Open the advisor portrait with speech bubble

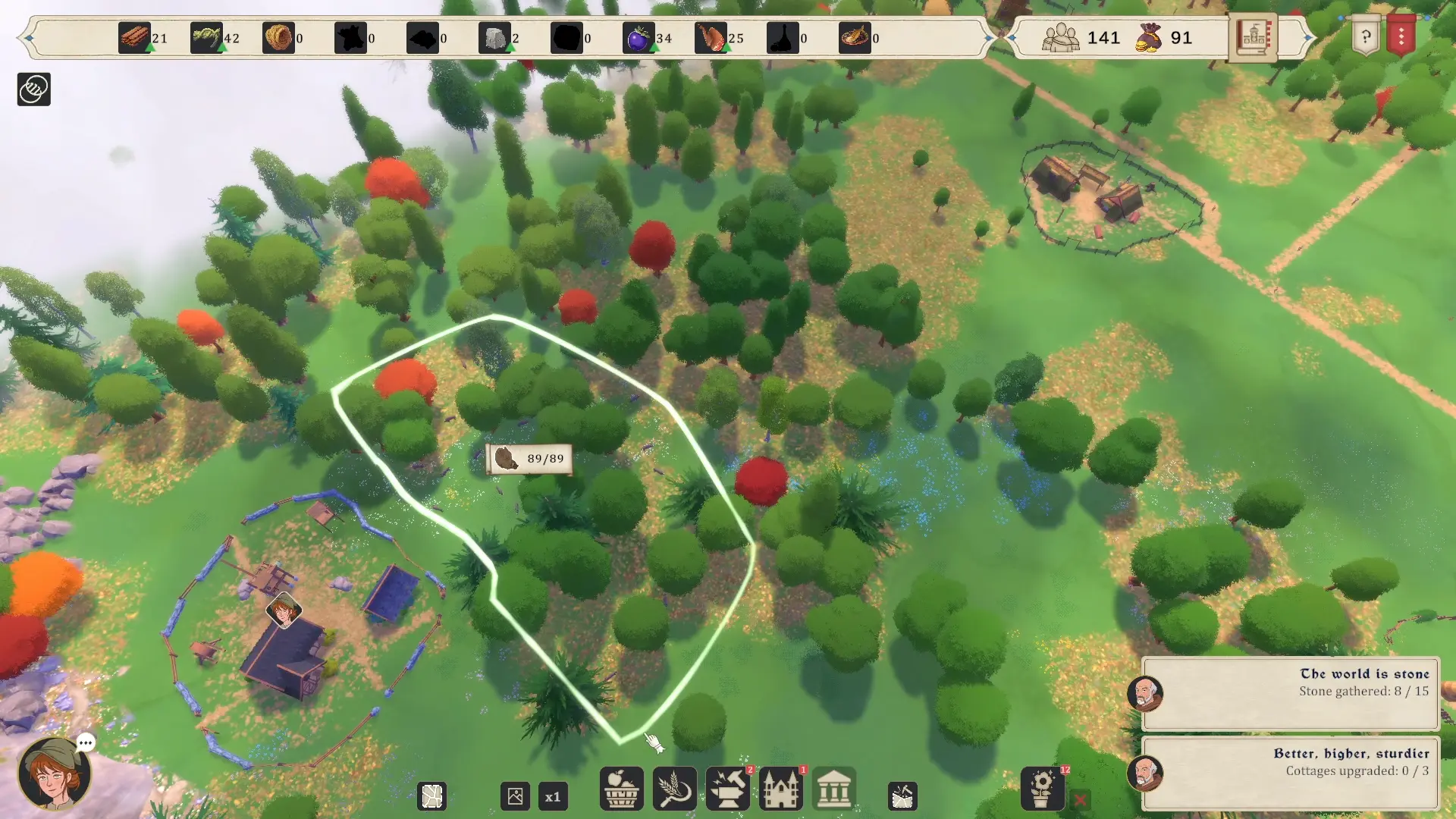55,774
